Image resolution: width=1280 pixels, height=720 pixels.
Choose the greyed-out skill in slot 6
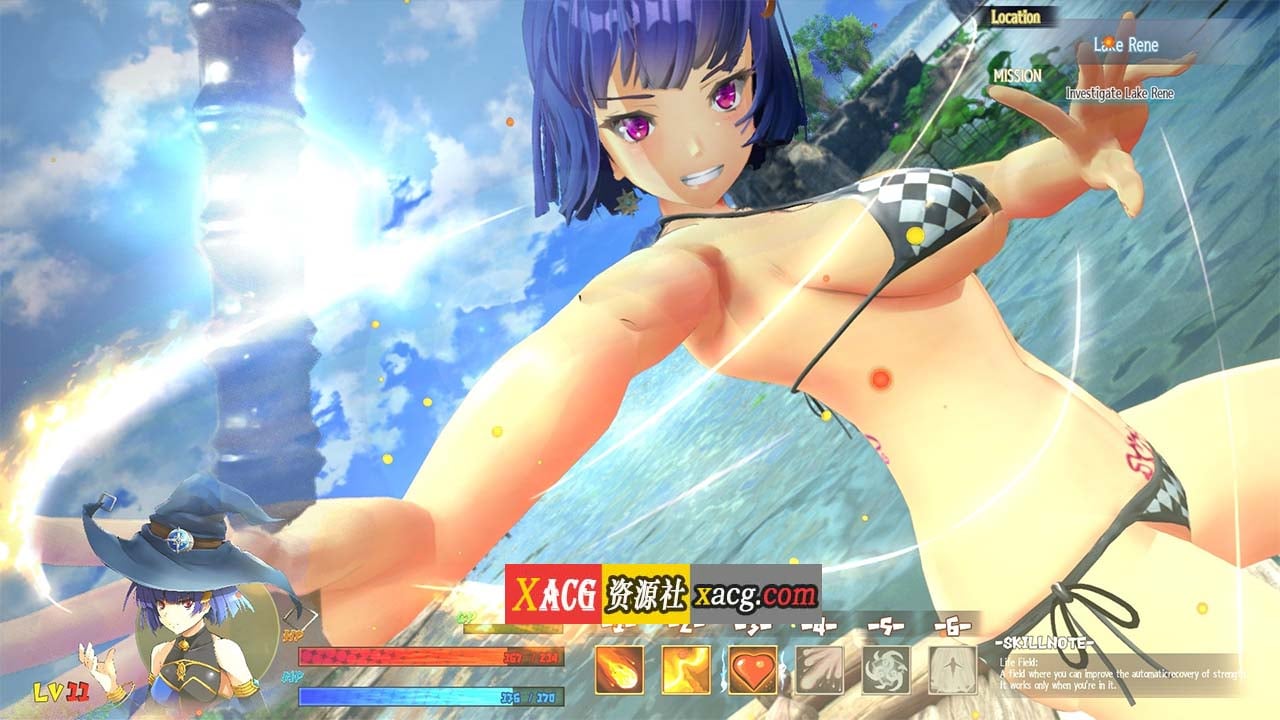952,669
